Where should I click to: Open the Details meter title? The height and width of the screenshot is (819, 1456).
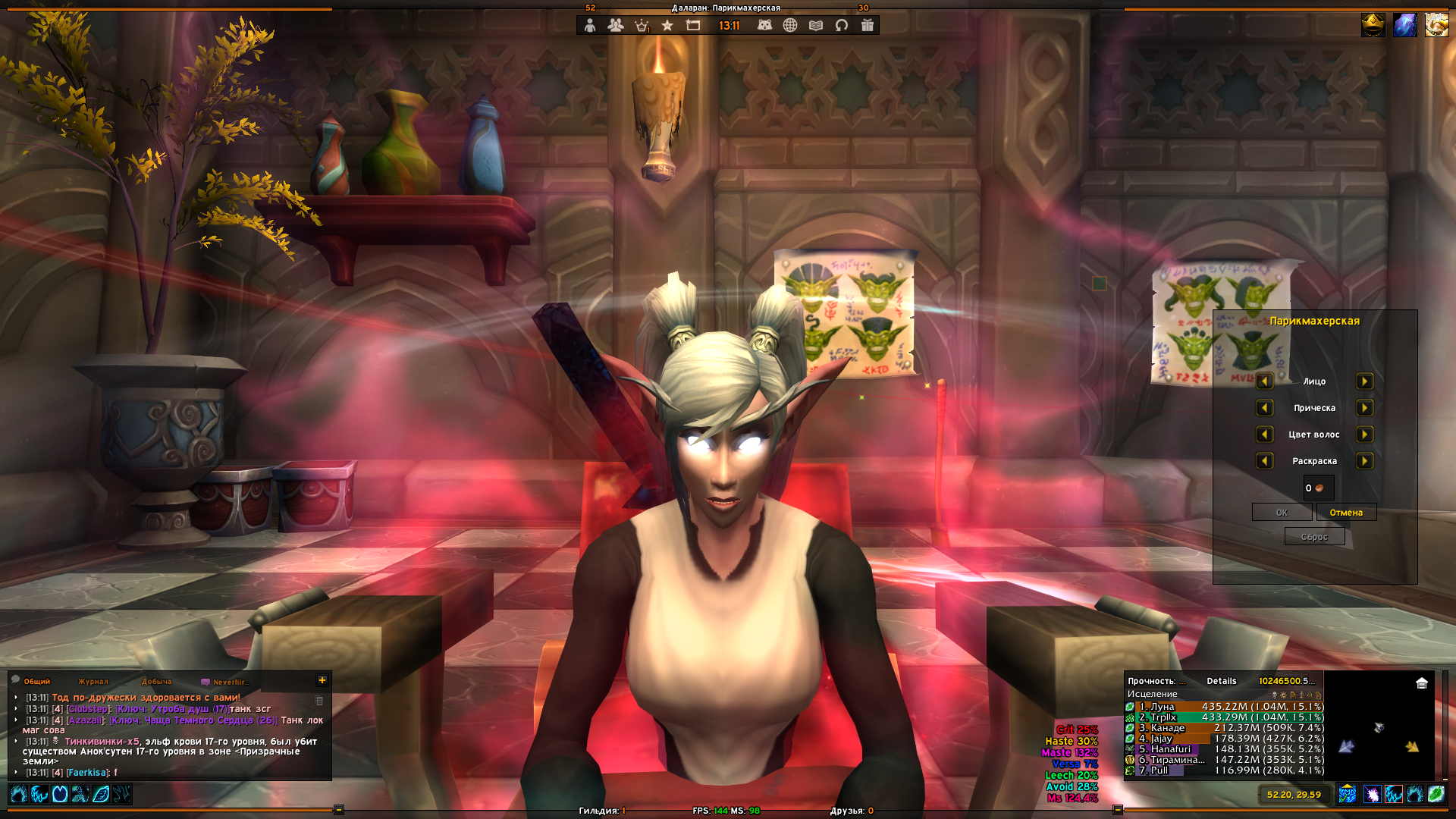click(1222, 681)
